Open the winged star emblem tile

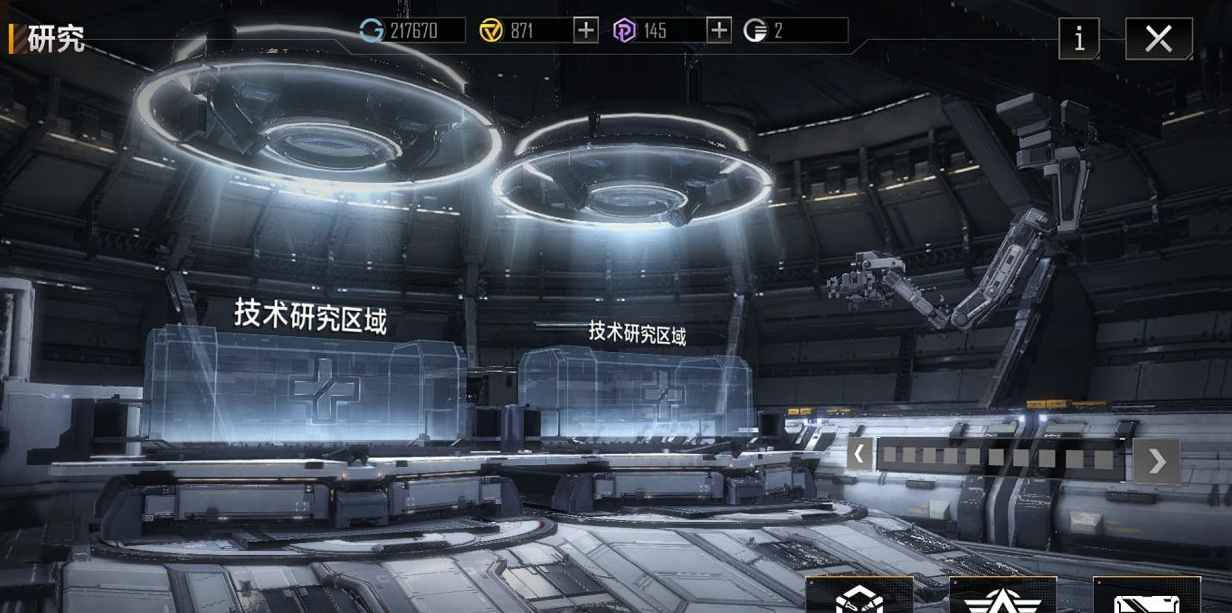tap(1002, 596)
